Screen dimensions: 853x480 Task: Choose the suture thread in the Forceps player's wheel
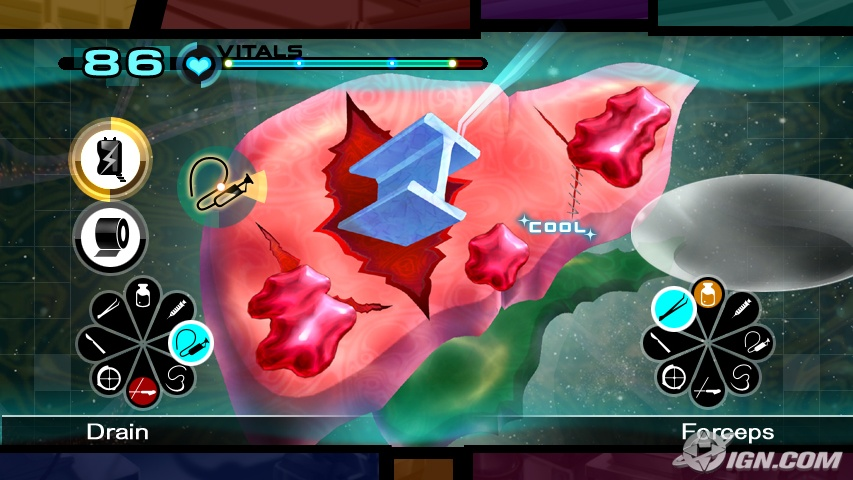pyautogui.click(x=741, y=378)
